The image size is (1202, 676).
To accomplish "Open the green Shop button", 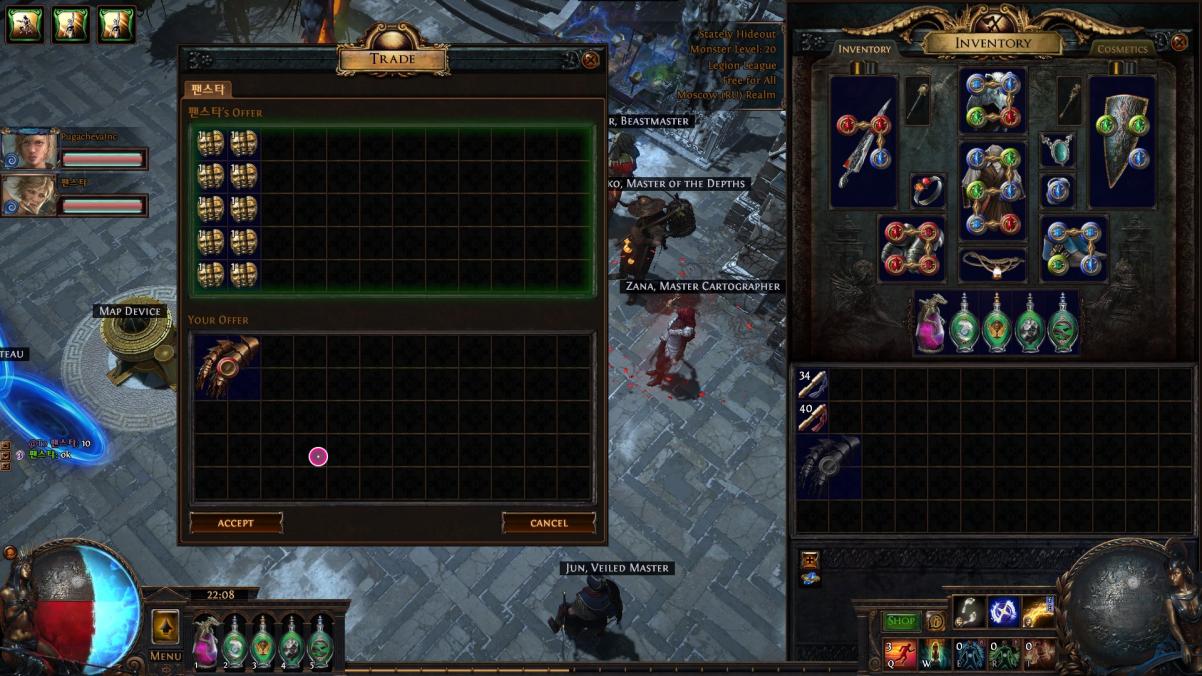I will click(901, 621).
